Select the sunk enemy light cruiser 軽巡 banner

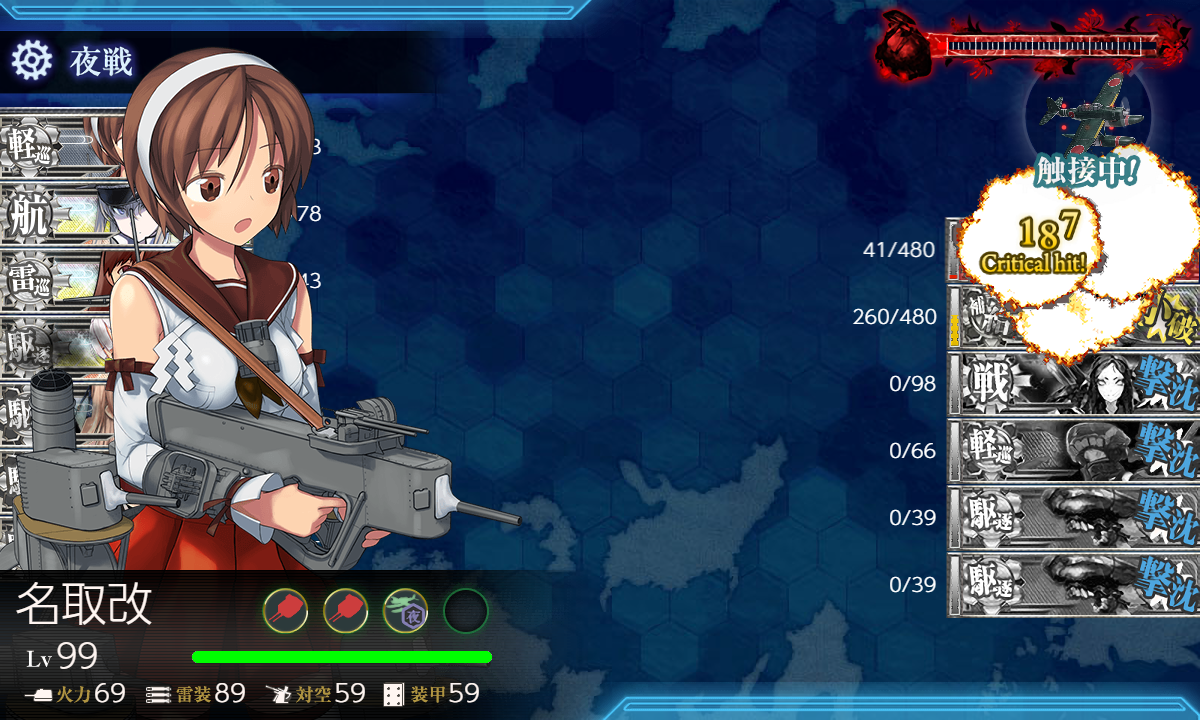1072,451
